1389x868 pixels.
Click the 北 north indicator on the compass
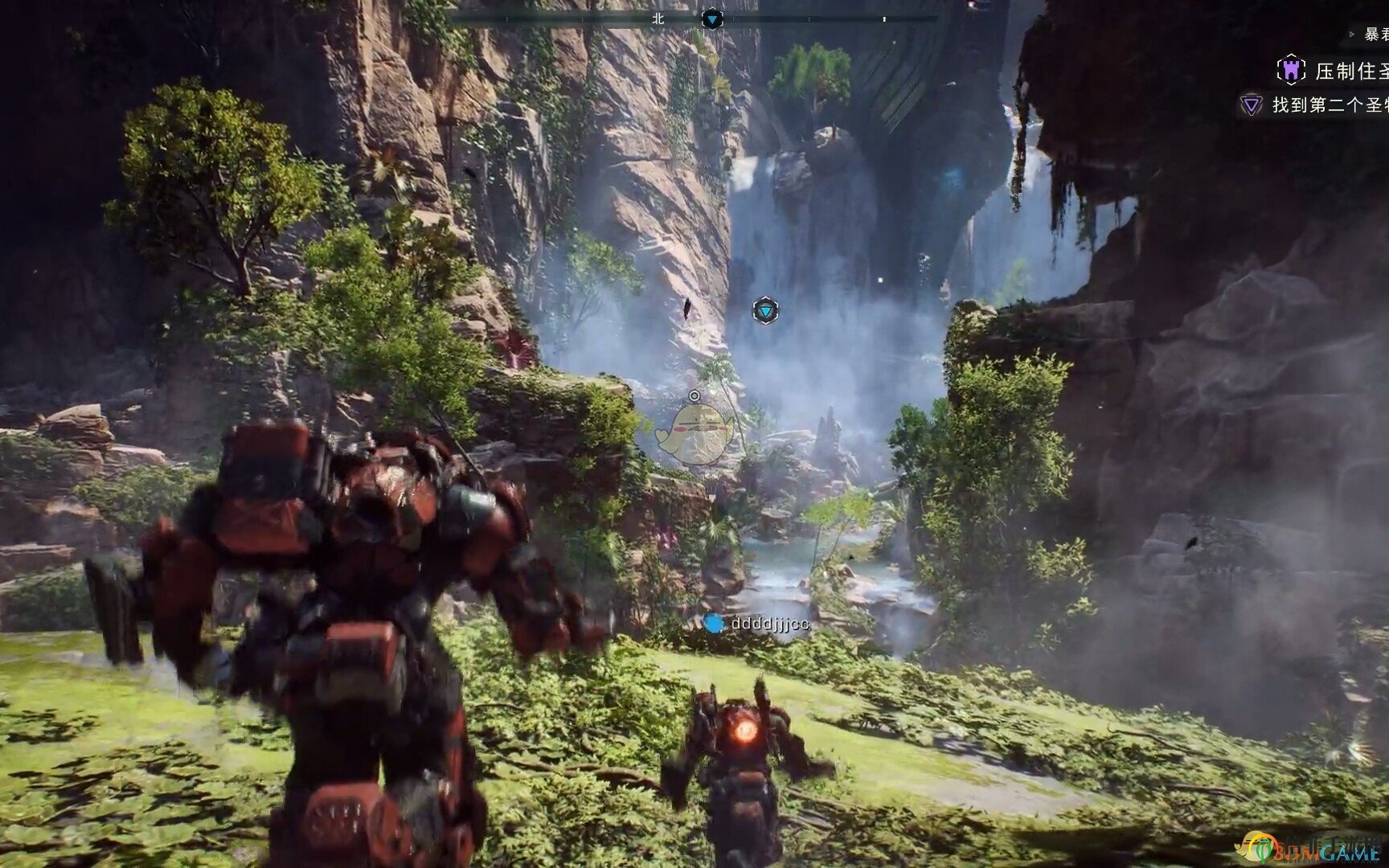point(658,18)
